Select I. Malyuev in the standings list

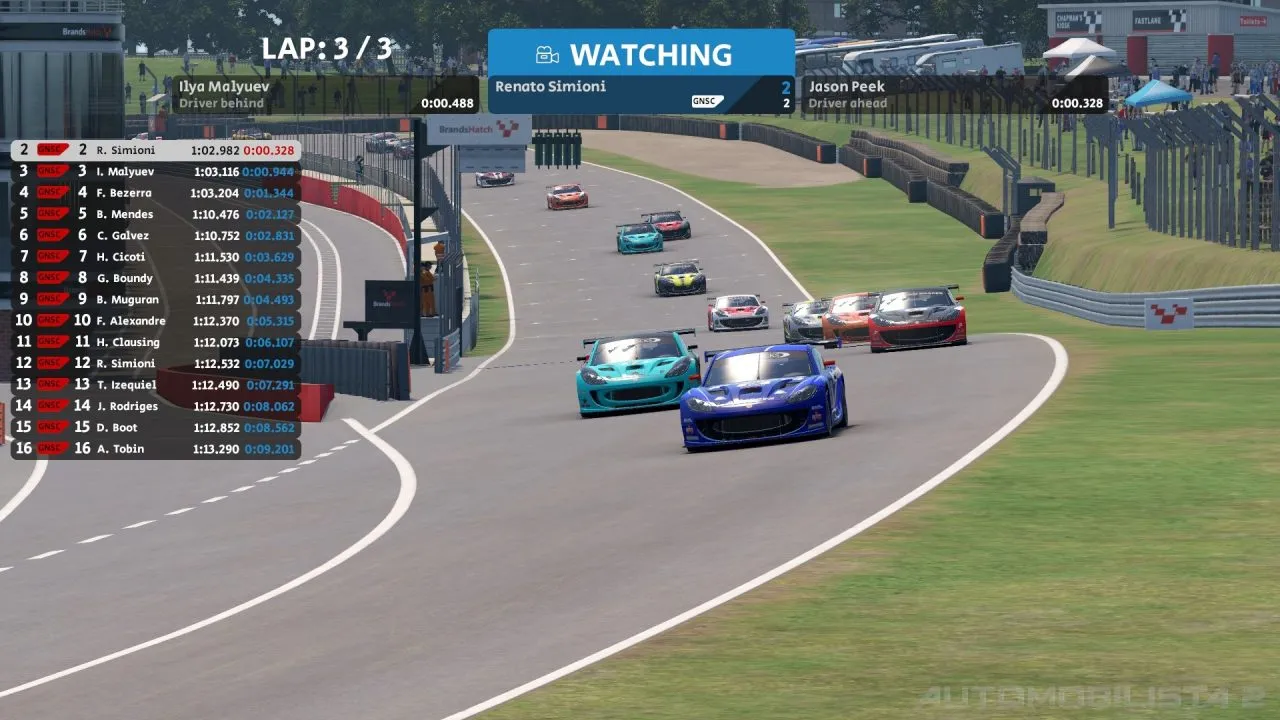(155, 171)
